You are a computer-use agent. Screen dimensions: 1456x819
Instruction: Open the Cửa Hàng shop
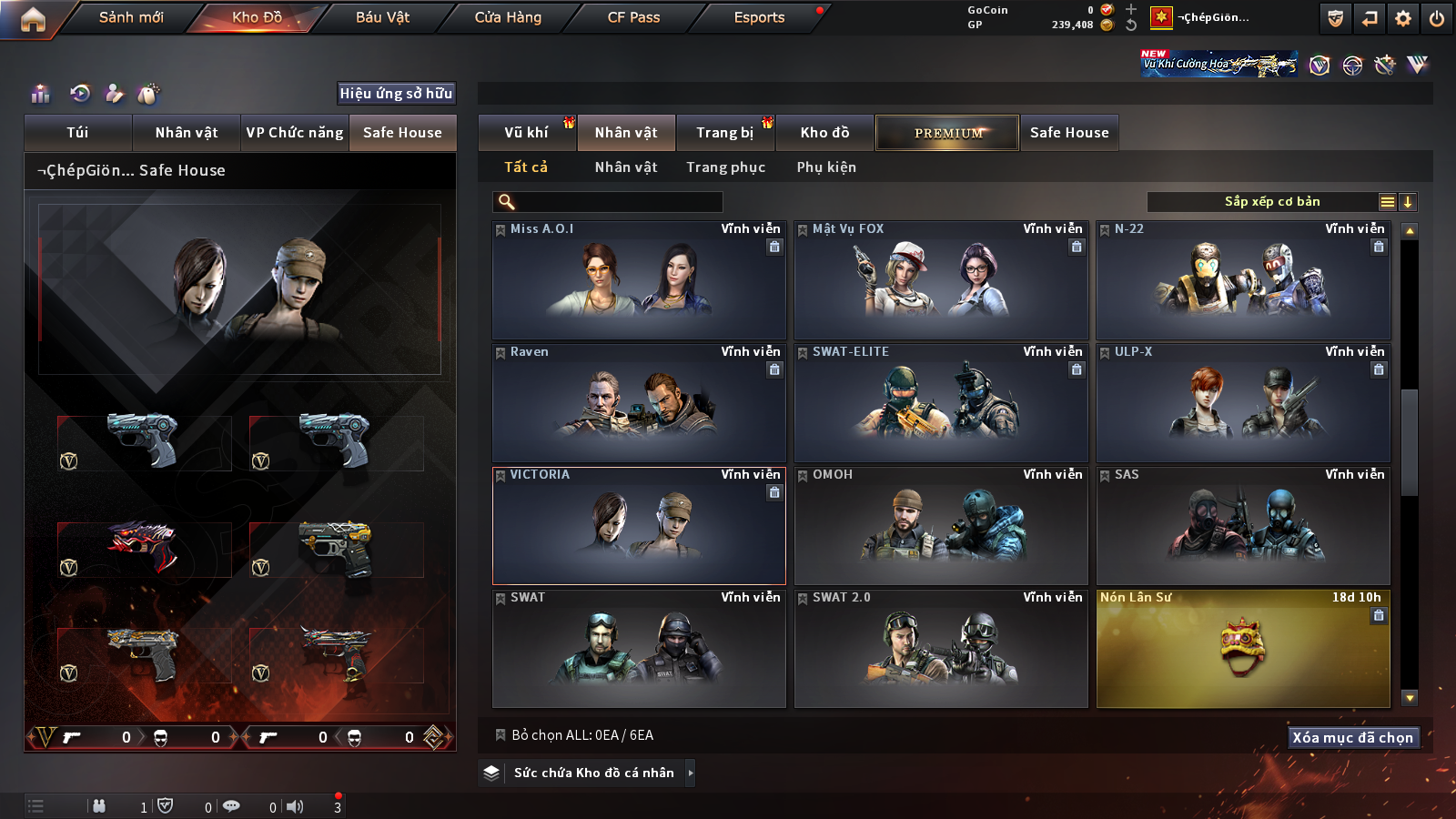point(508,17)
